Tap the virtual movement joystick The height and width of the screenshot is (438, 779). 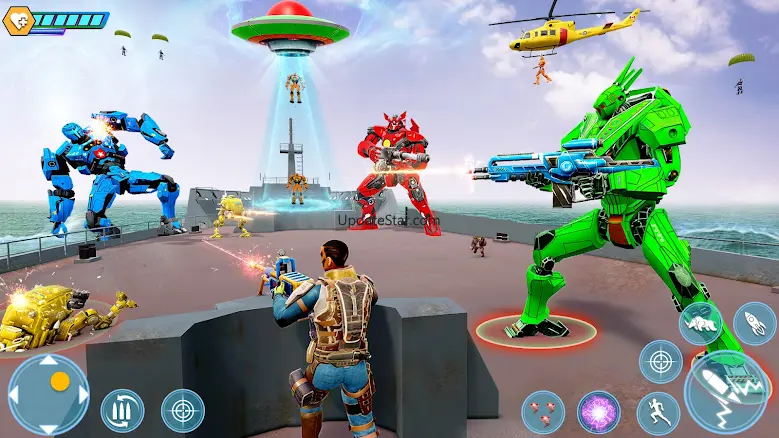tap(48, 393)
